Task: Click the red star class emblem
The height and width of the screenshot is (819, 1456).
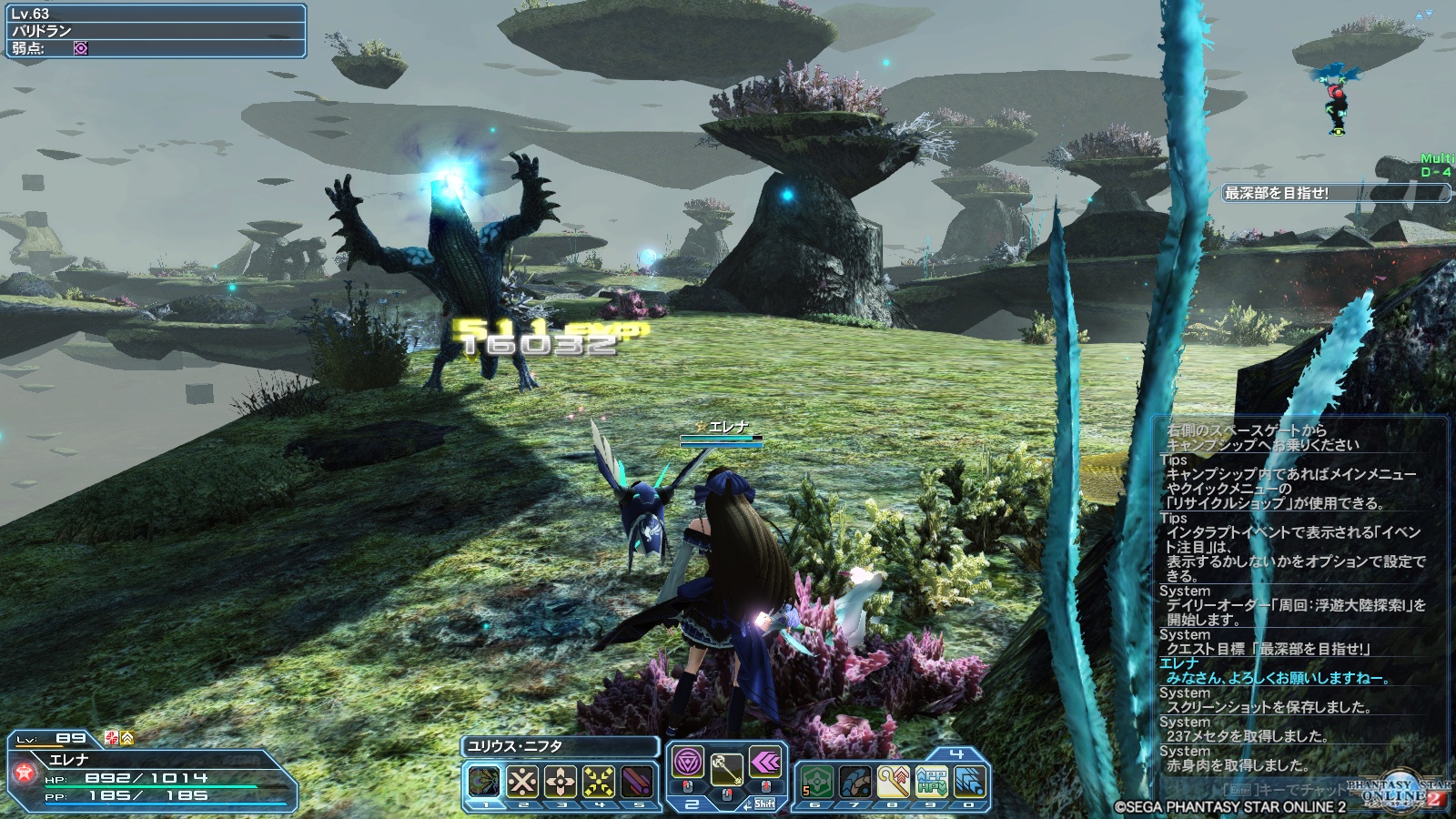Action: tap(24, 773)
